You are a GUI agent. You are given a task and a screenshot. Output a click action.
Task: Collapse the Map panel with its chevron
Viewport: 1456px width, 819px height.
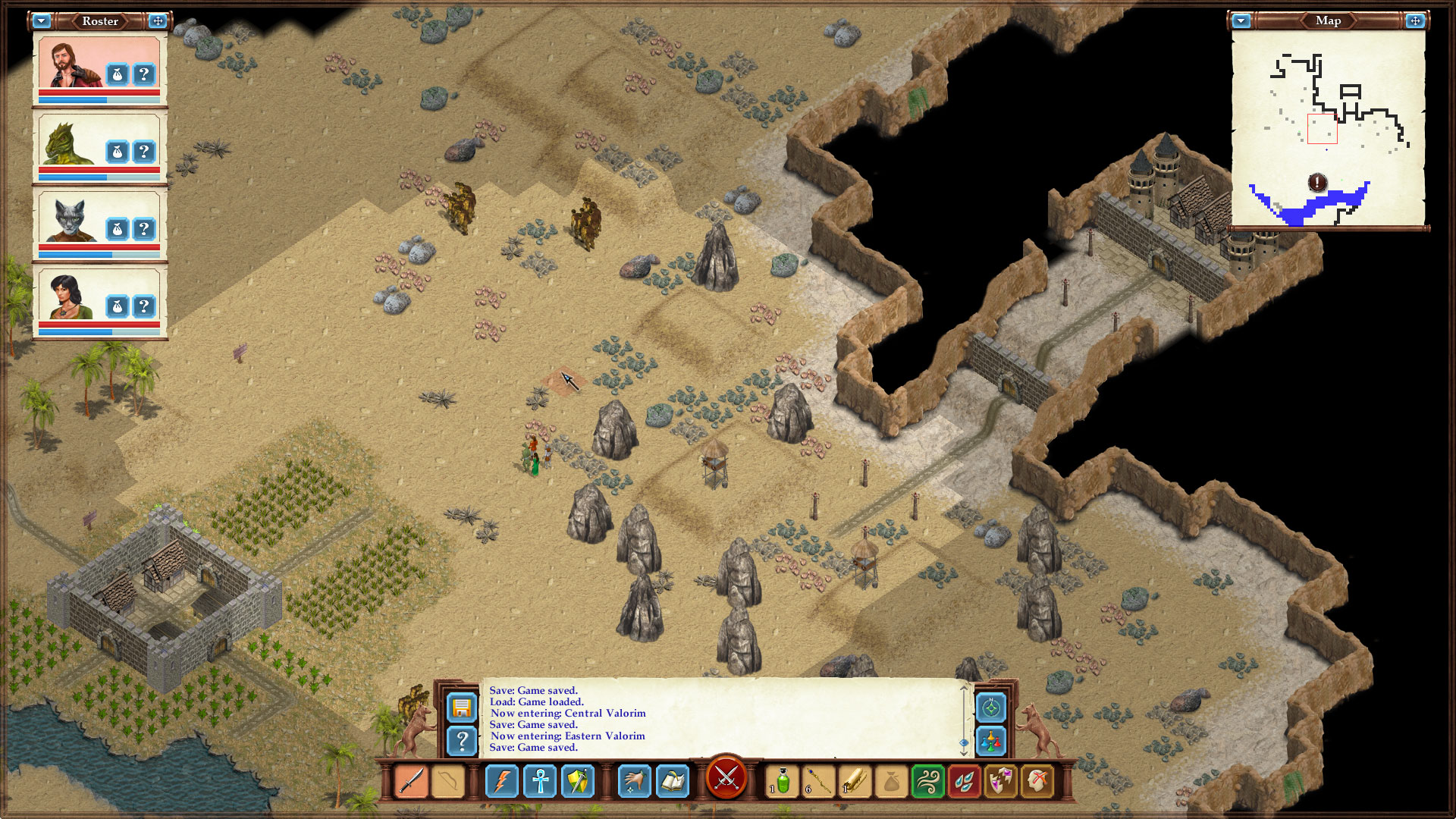point(1239,21)
